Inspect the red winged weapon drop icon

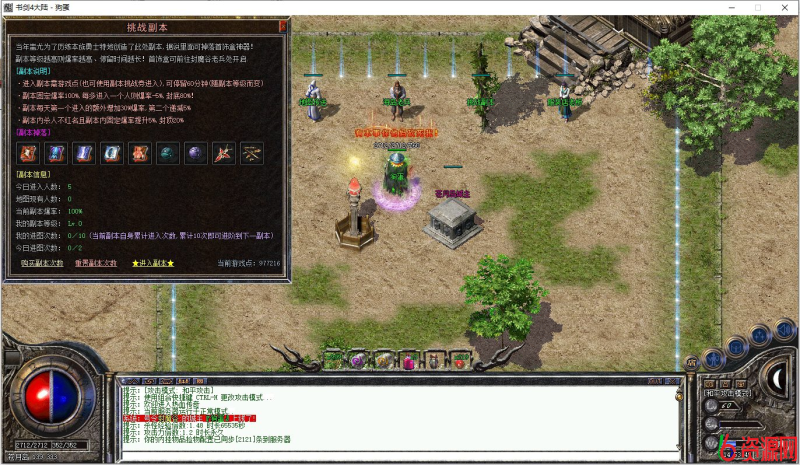point(223,153)
